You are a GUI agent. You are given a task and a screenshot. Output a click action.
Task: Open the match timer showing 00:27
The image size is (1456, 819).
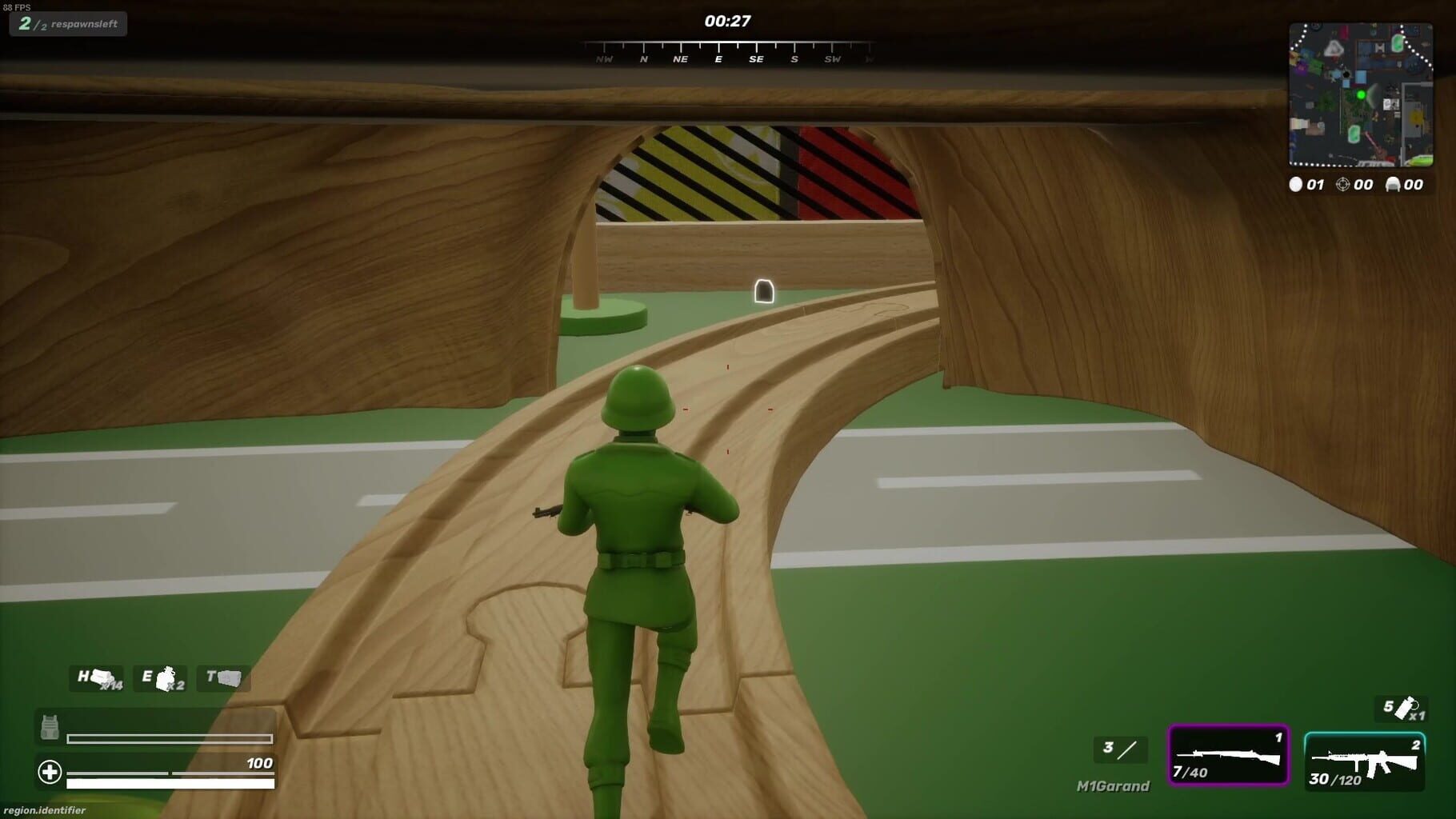coord(727,20)
